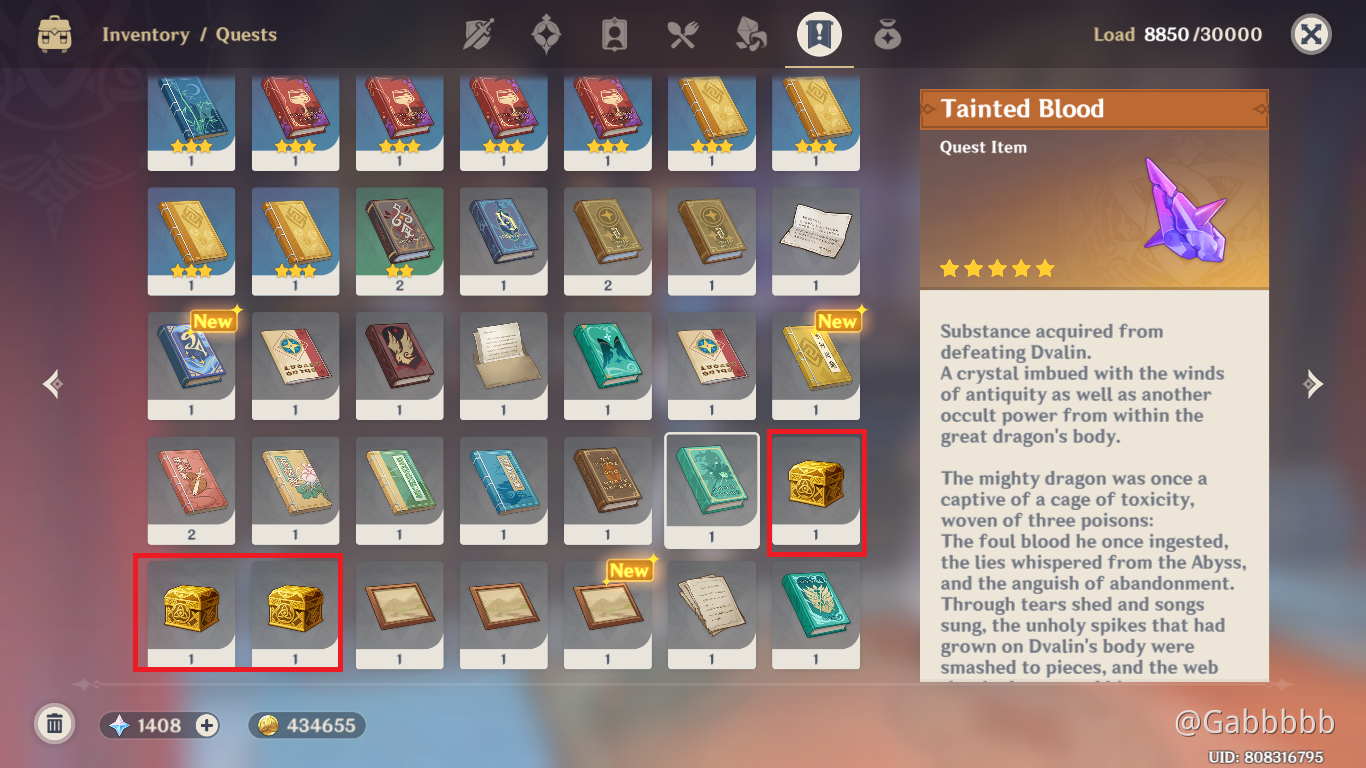1366x768 pixels.
Task: Switch to the Quest Items tab
Action: click(818, 33)
